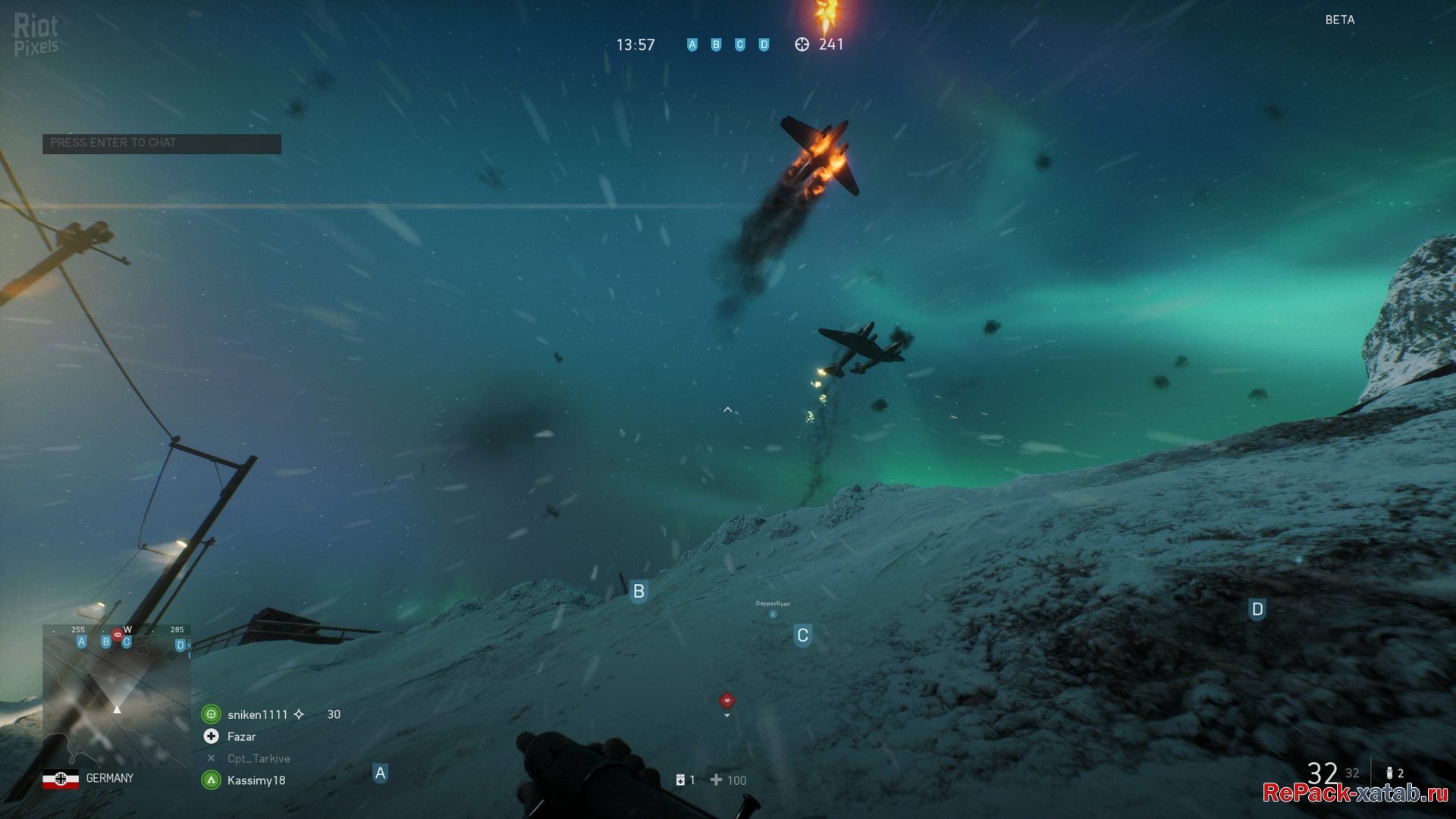
Task: Choose Cpt_Tarkive in the squad list
Action: point(259,758)
